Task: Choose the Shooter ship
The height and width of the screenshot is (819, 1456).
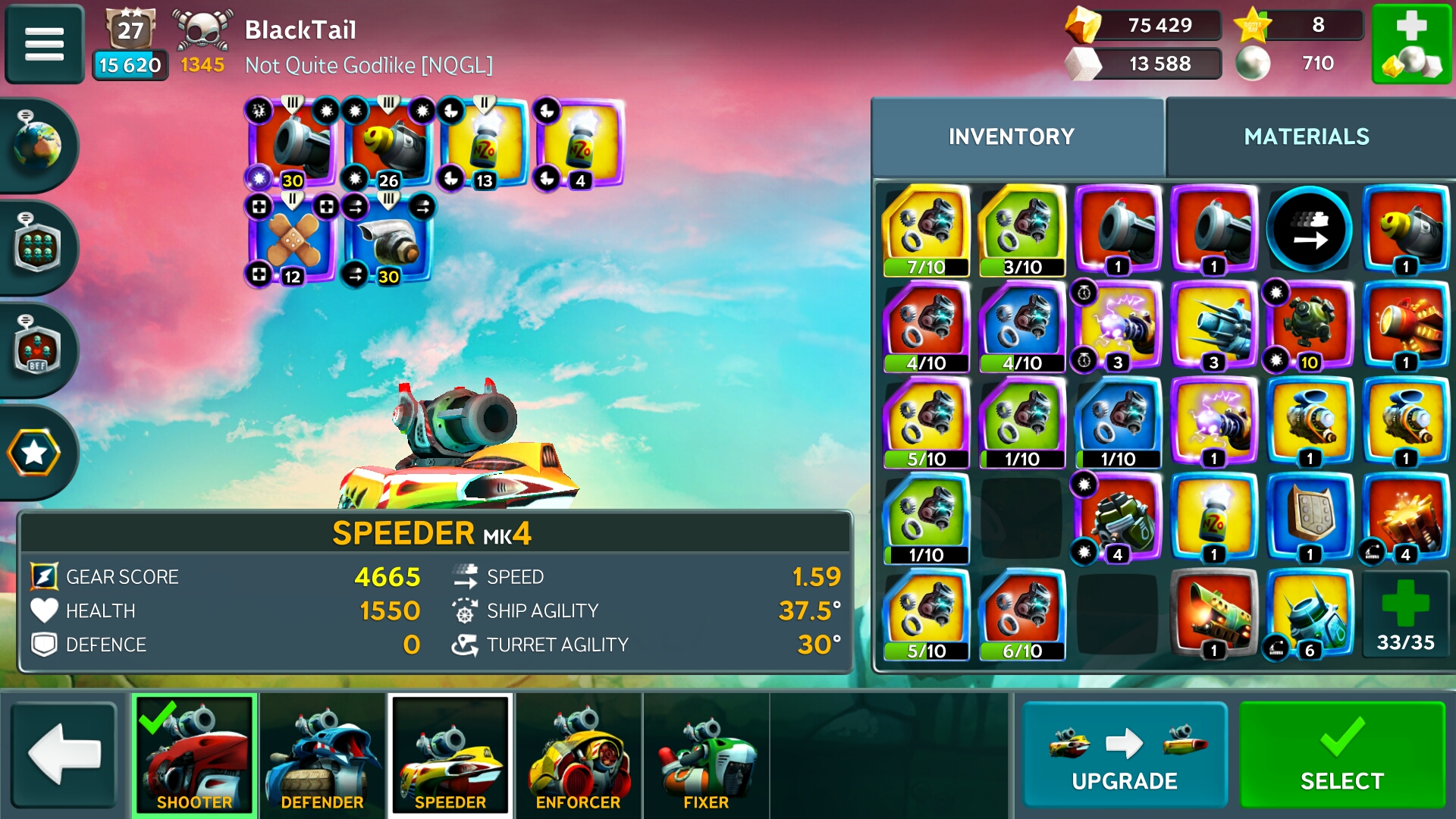Action: (194, 755)
